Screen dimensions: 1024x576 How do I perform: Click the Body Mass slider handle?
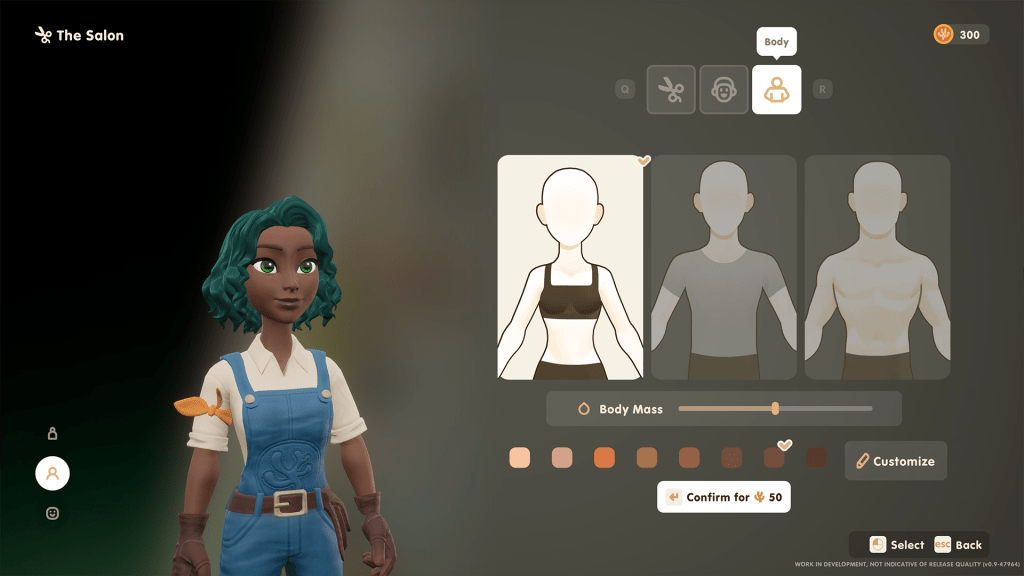pyautogui.click(x=775, y=408)
